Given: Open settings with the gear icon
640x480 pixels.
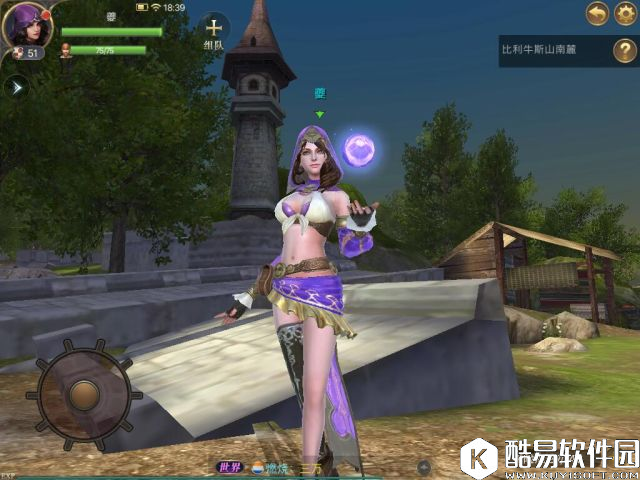Looking at the screenshot, I should (x=626, y=14).
